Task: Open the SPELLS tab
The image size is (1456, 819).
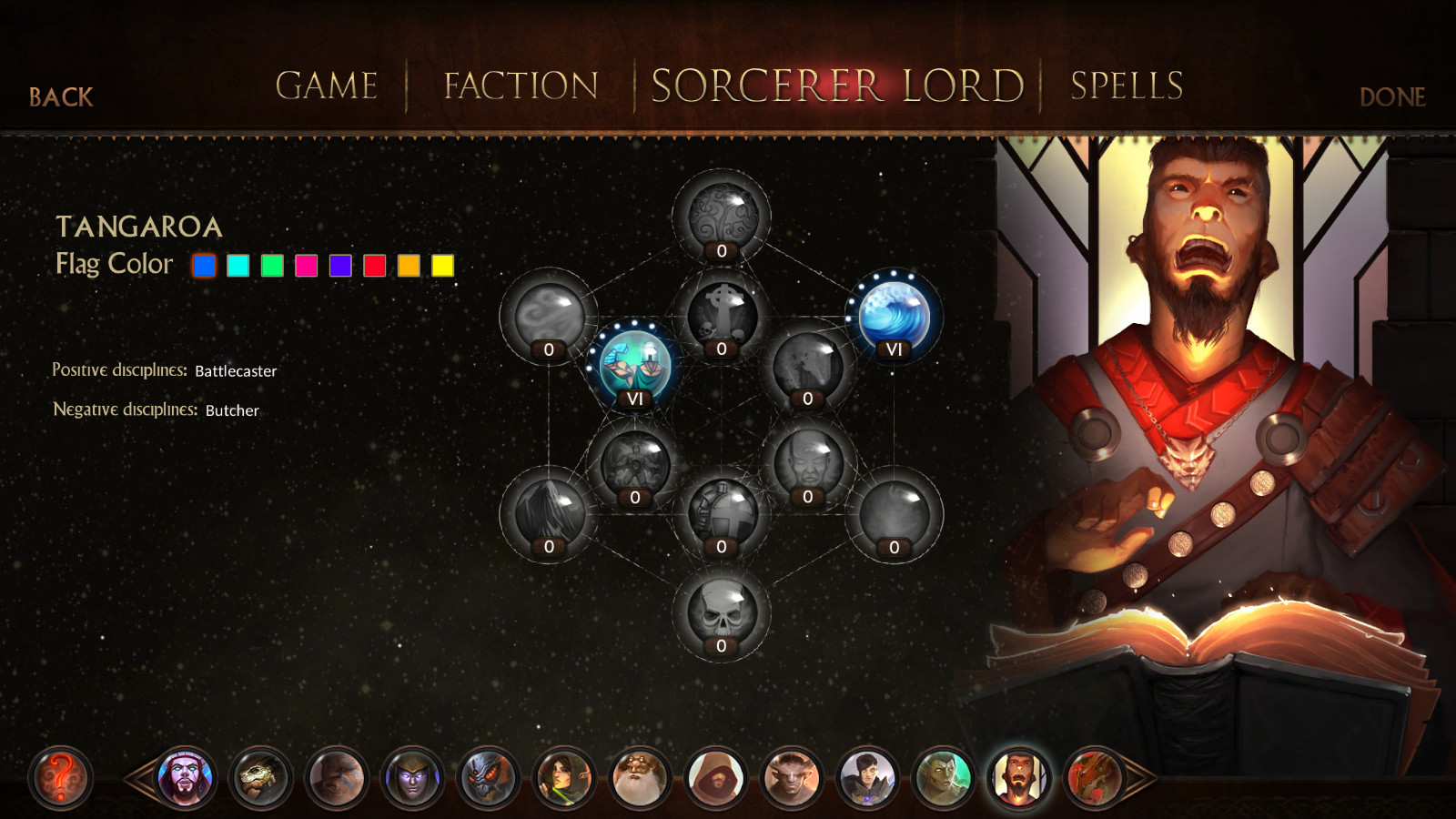Action: (1125, 86)
